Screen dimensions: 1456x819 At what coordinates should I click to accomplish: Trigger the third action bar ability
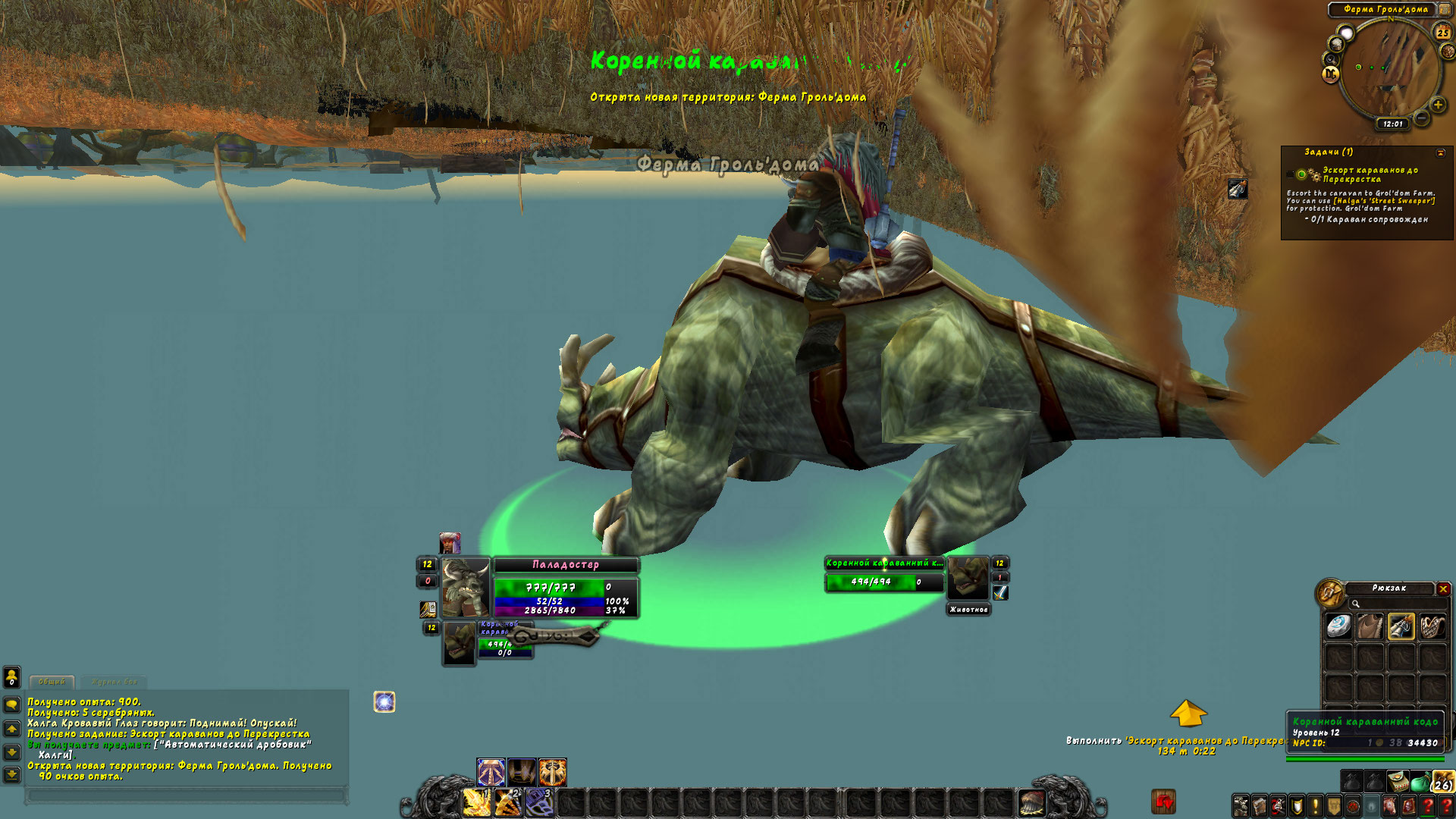tap(539, 802)
